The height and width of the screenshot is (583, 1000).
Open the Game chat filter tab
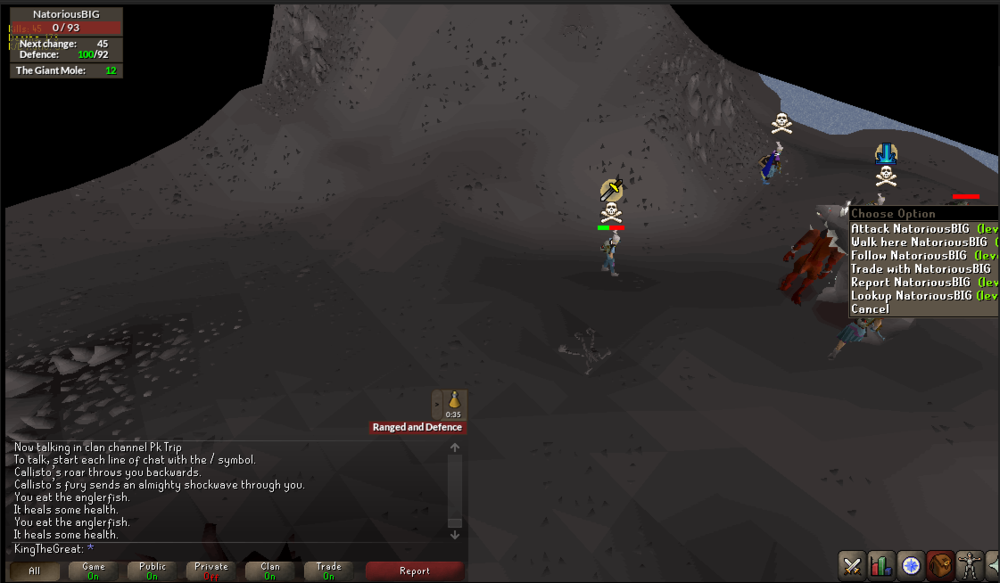click(93, 571)
